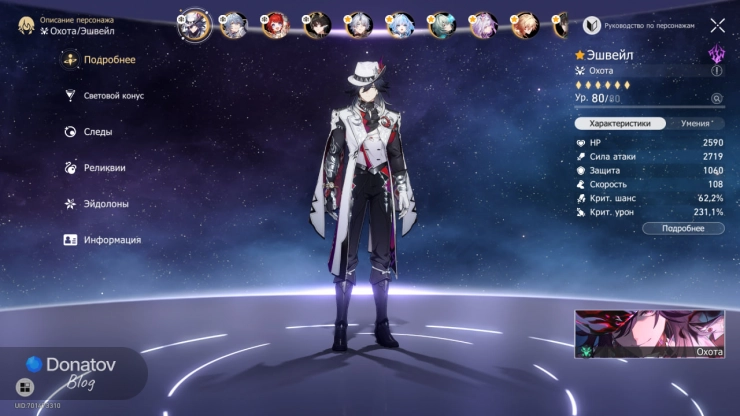The width and height of the screenshot is (740, 416).
Task: Select the red-haired character portrait in top row
Action: 272,24
